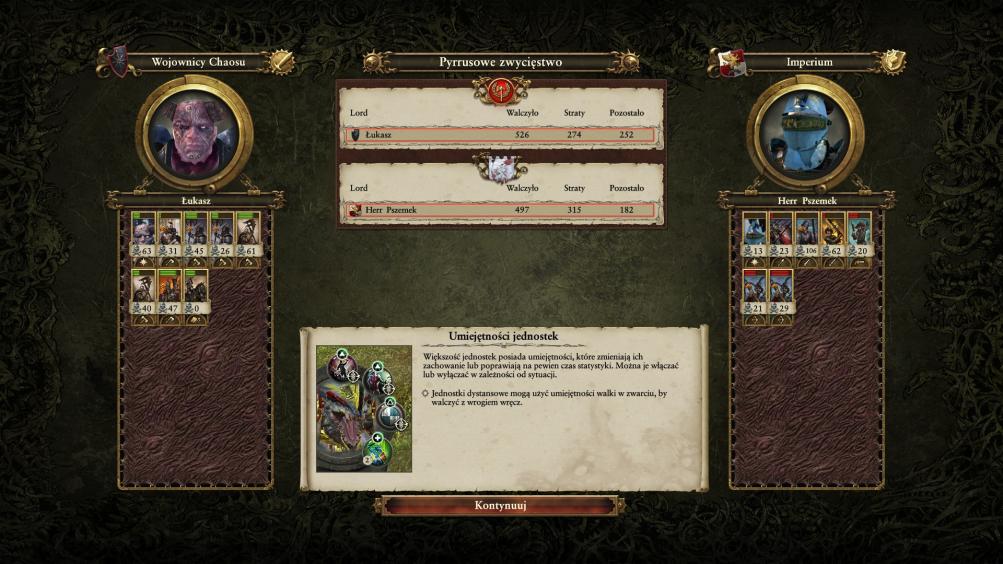The width and height of the screenshot is (1003, 564).
Task: Click Herr Pszemek's helmeted lord portrait
Action: click(805, 134)
